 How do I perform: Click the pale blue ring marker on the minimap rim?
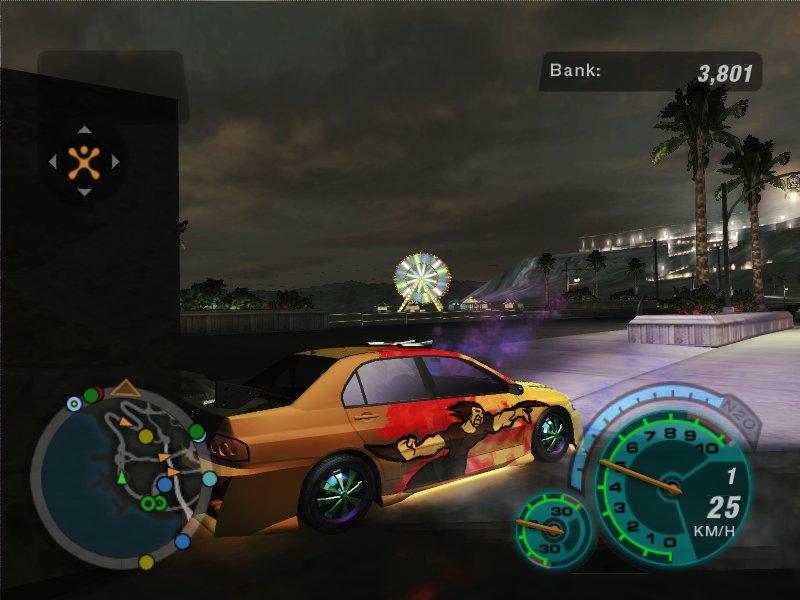(73, 404)
